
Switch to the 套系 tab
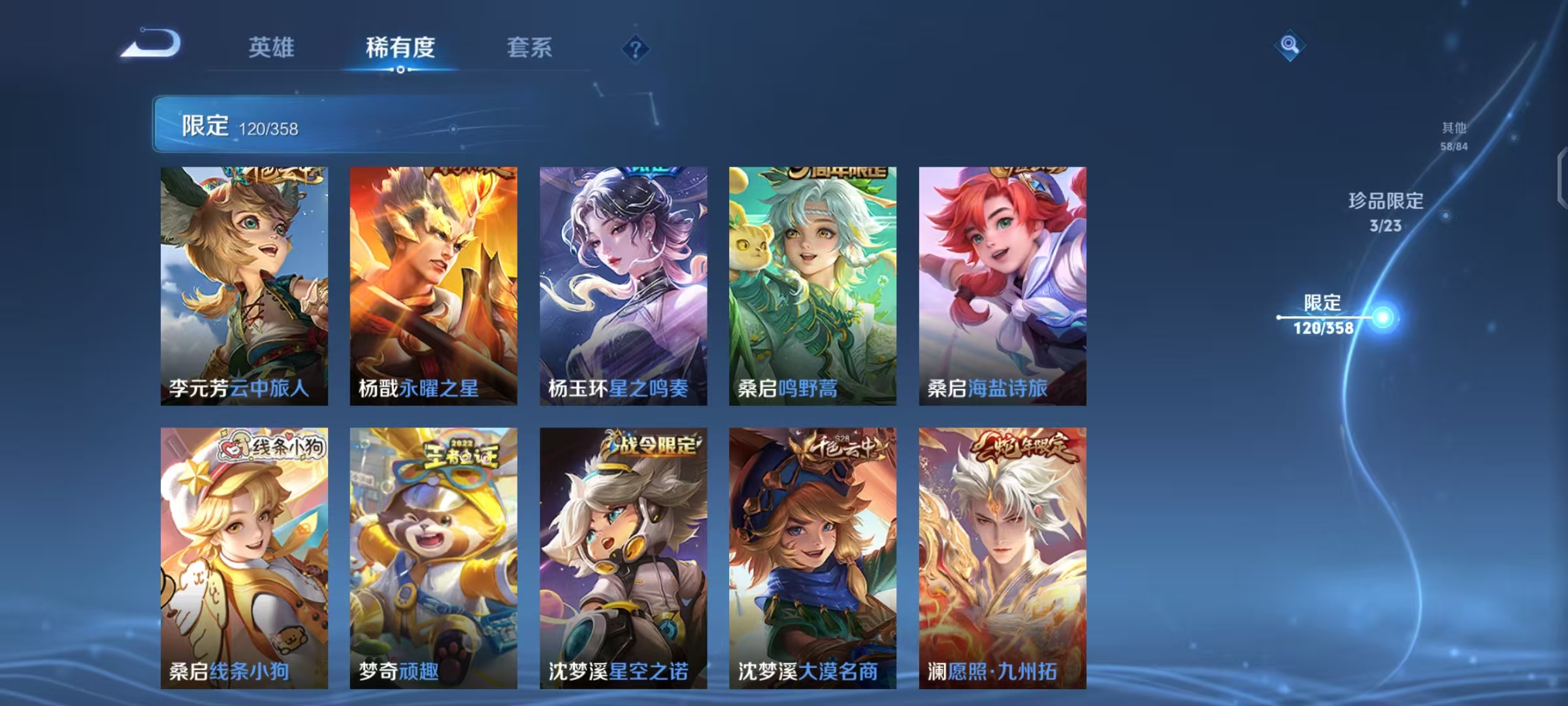pyautogui.click(x=531, y=48)
